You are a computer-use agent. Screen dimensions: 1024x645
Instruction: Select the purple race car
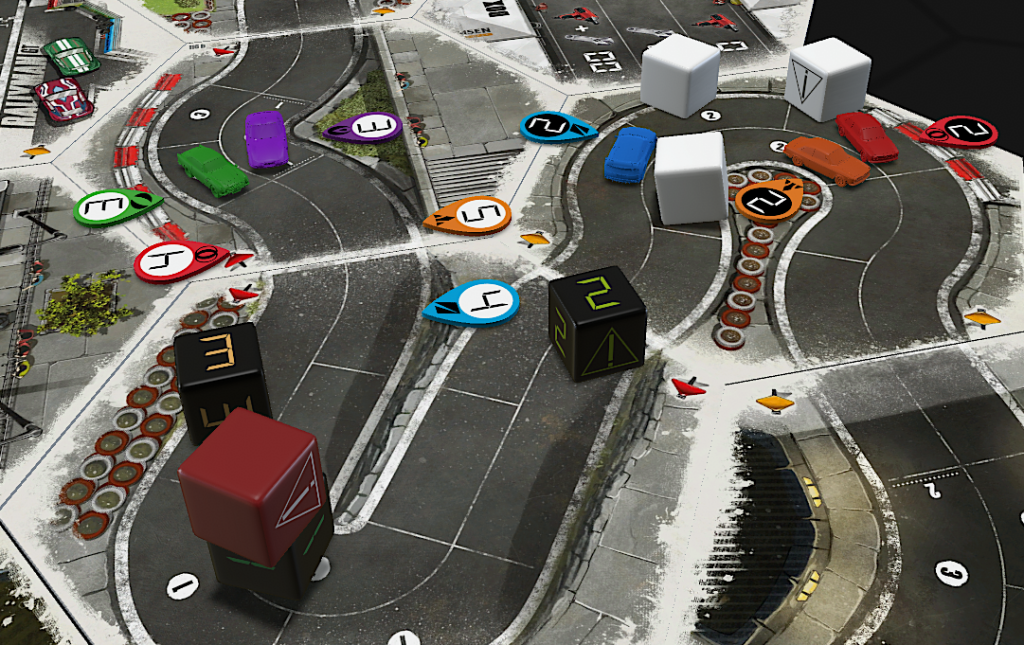pyautogui.click(x=267, y=139)
